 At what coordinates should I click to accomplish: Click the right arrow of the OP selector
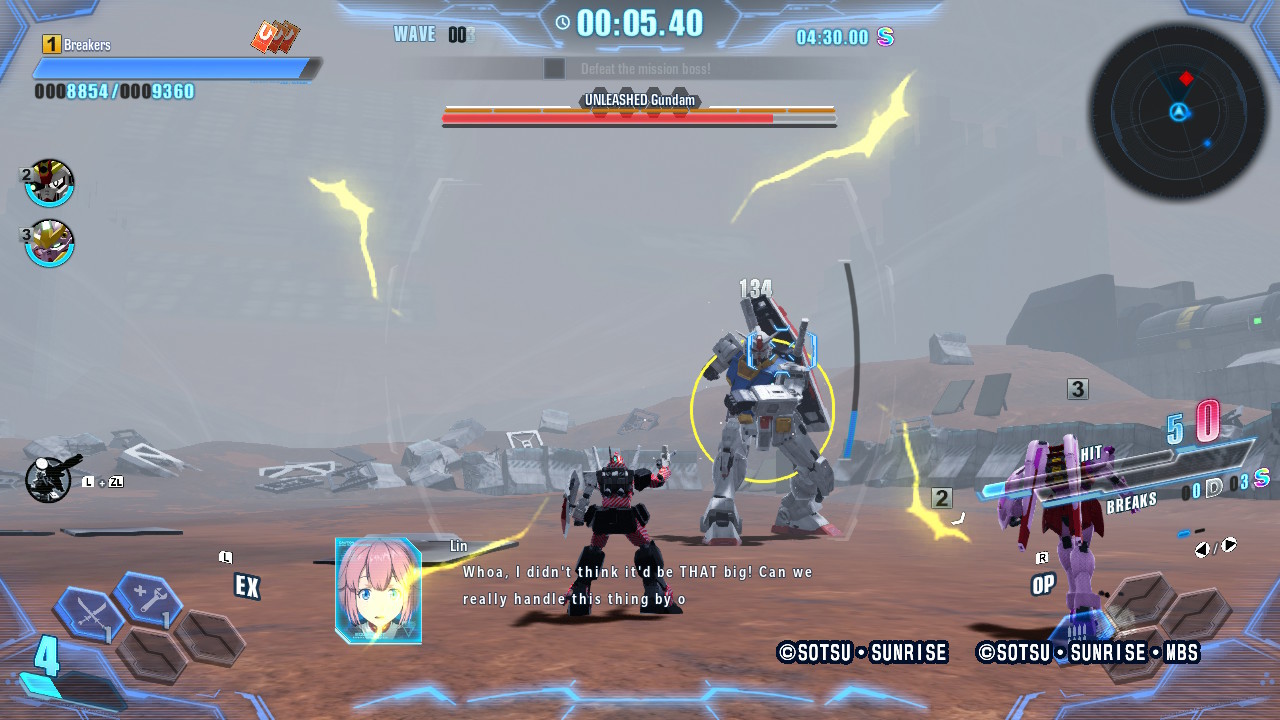click(1227, 546)
